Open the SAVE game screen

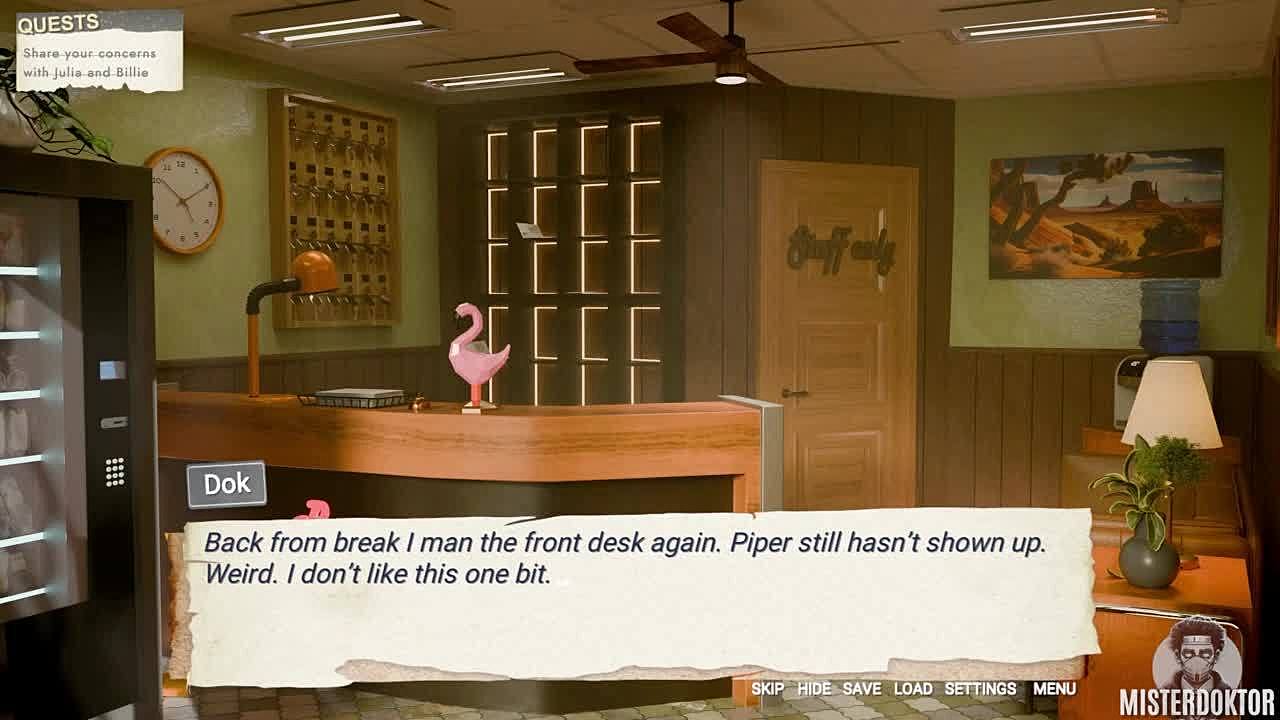pyautogui.click(x=861, y=689)
